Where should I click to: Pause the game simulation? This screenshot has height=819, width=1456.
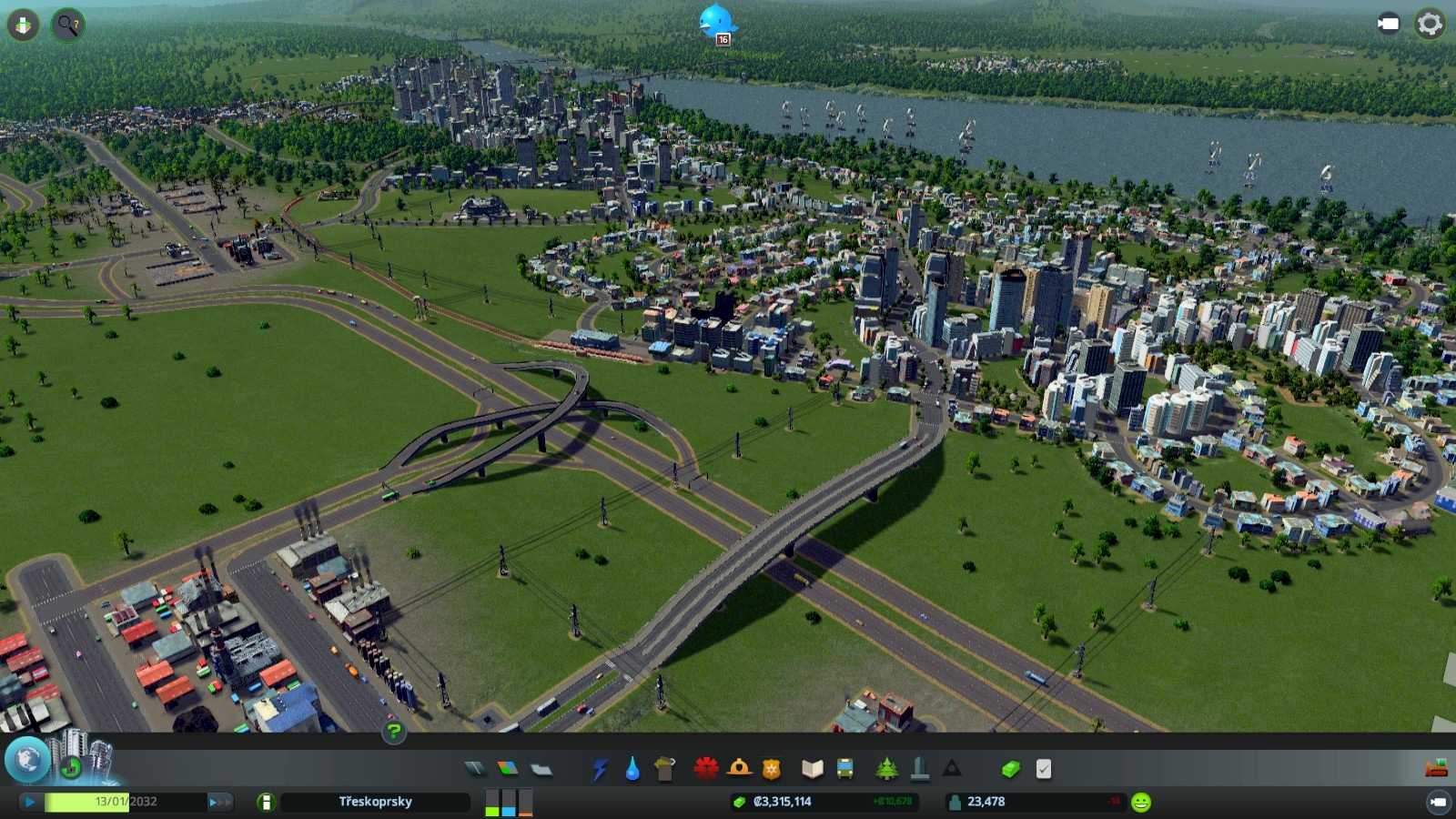(x=30, y=801)
